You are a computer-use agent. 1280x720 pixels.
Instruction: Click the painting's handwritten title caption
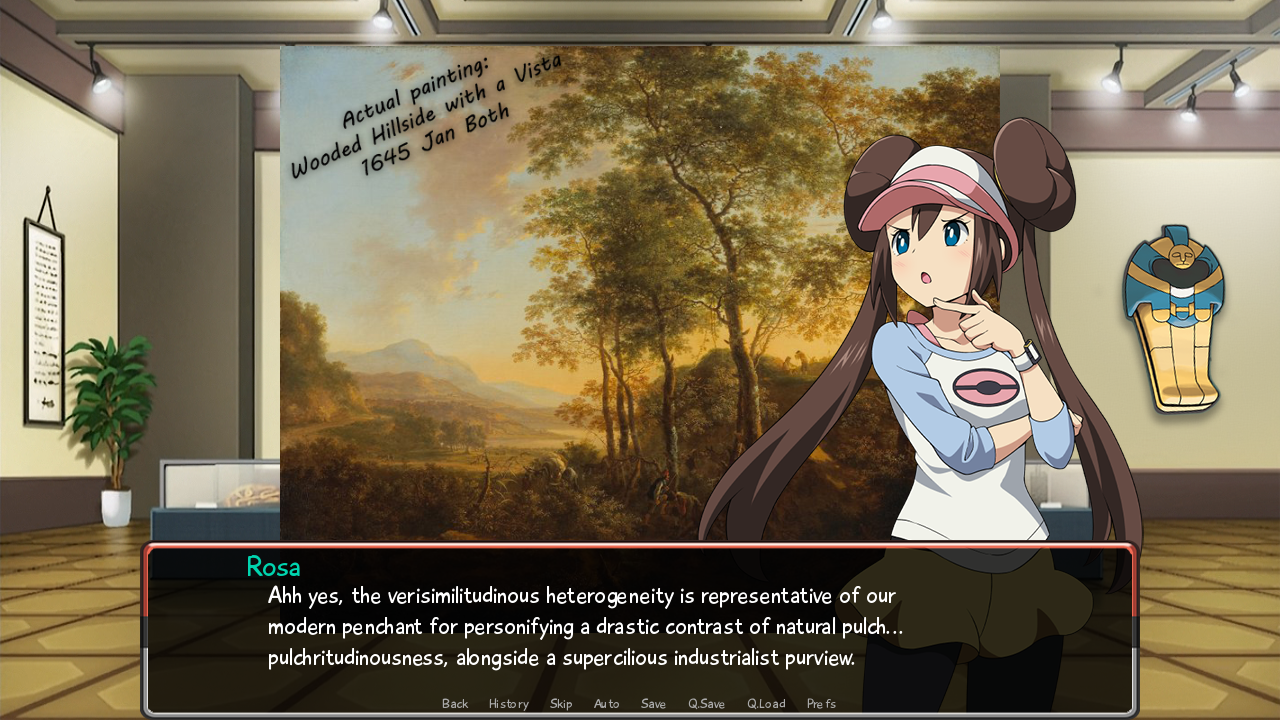pos(420,105)
